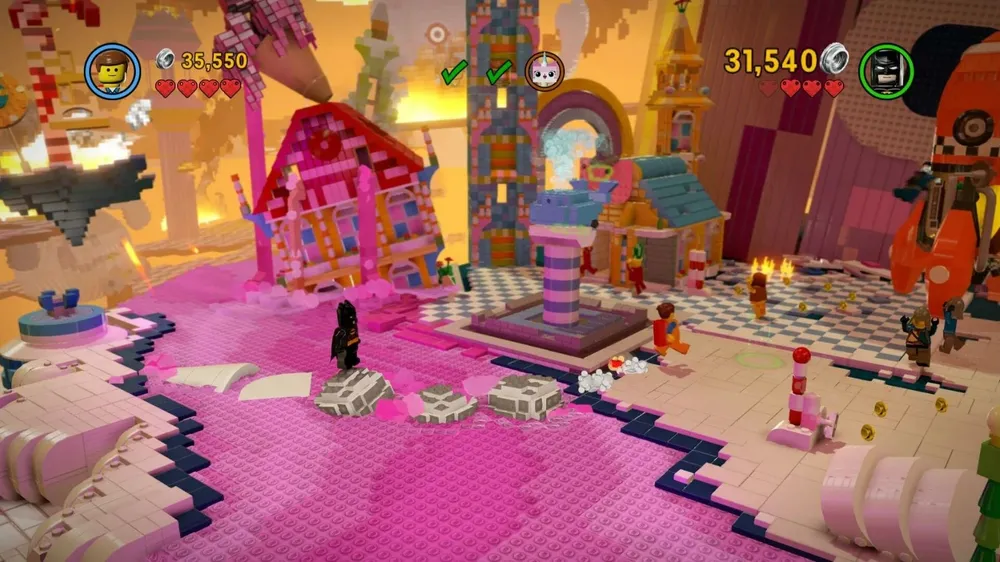The width and height of the screenshot is (1000, 562).
Task: Select Batman's player two portrait
Action: [886, 71]
